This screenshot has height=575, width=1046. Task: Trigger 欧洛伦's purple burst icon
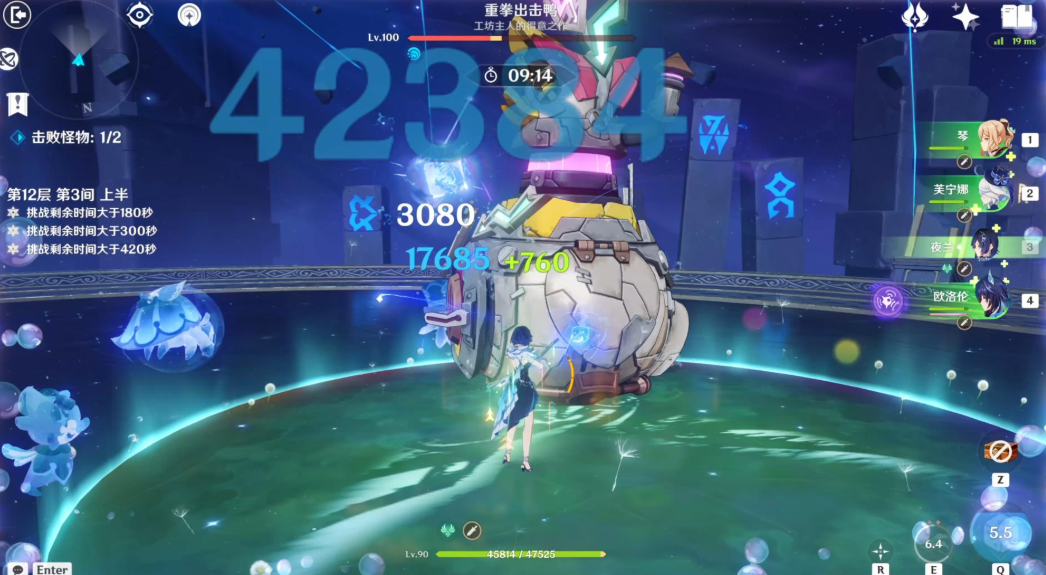point(888,299)
